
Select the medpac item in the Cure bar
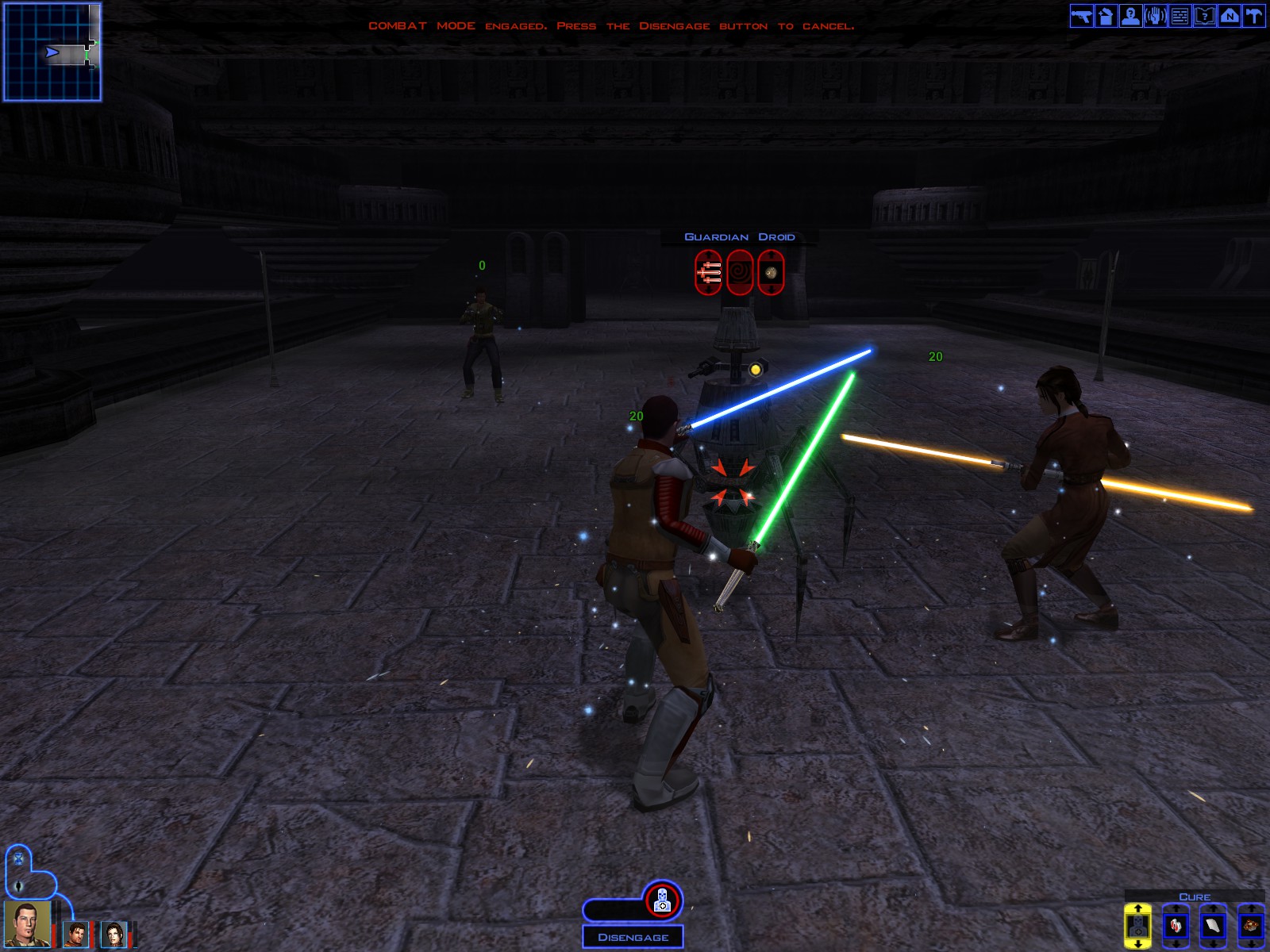tap(1176, 926)
